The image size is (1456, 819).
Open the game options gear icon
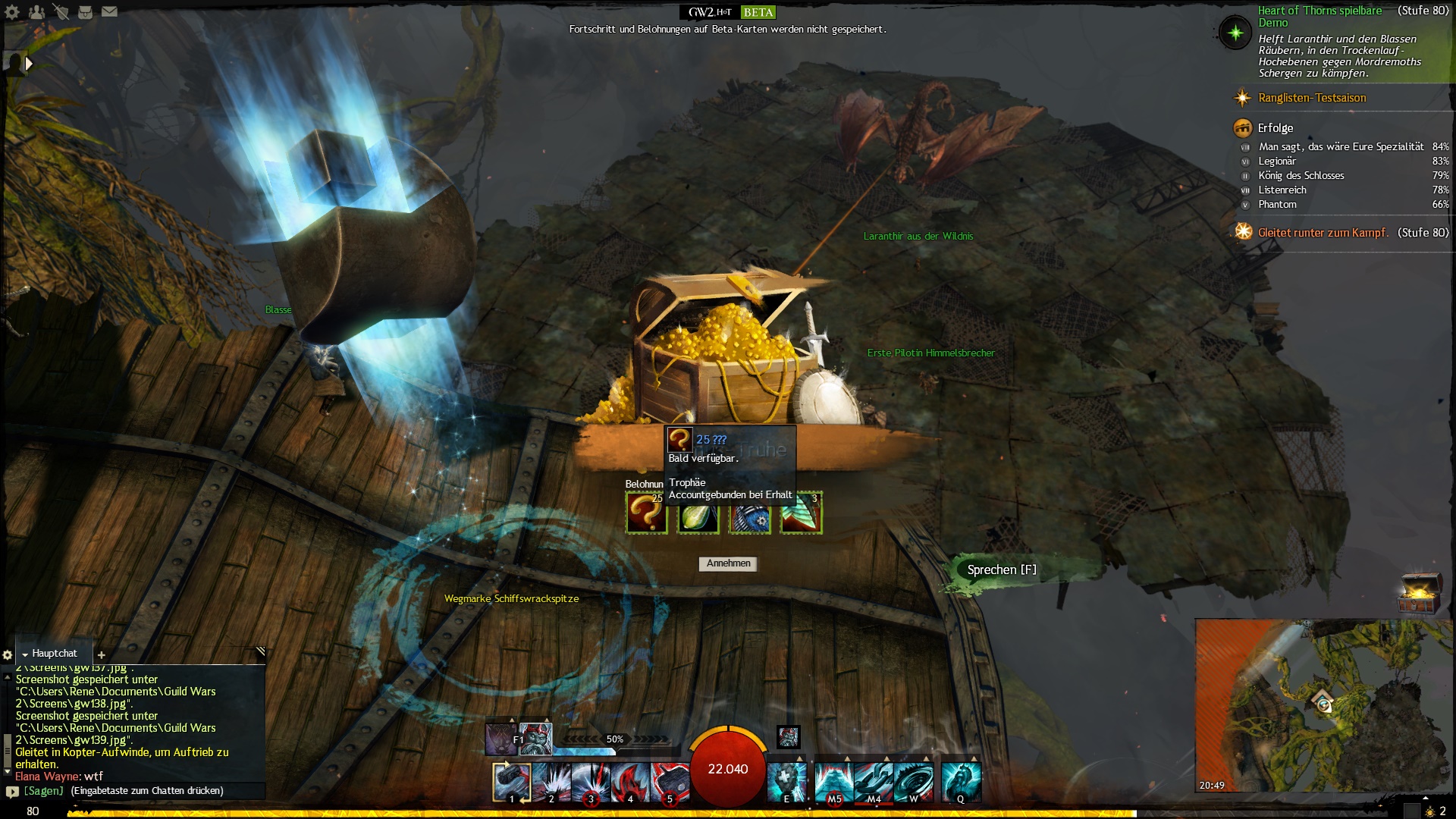[x=12, y=12]
